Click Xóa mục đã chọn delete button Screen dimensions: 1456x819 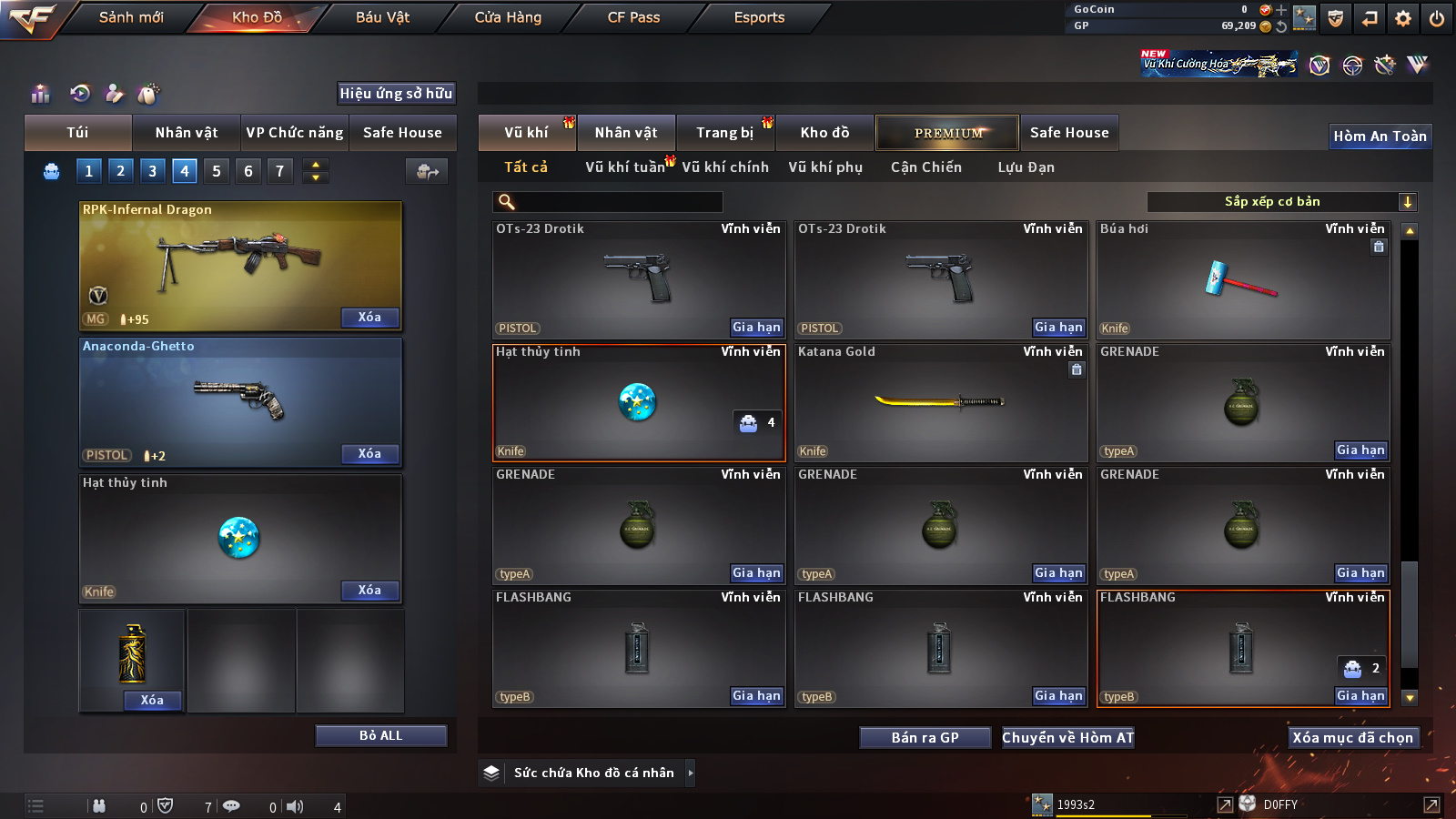[1352, 737]
